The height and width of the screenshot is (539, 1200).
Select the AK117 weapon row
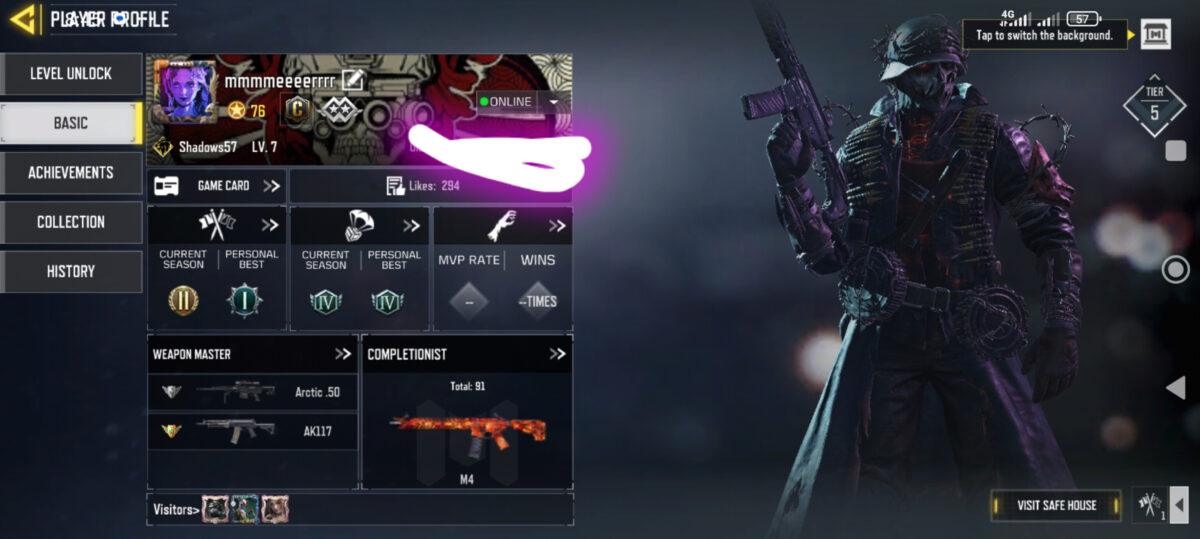coord(252,431)
